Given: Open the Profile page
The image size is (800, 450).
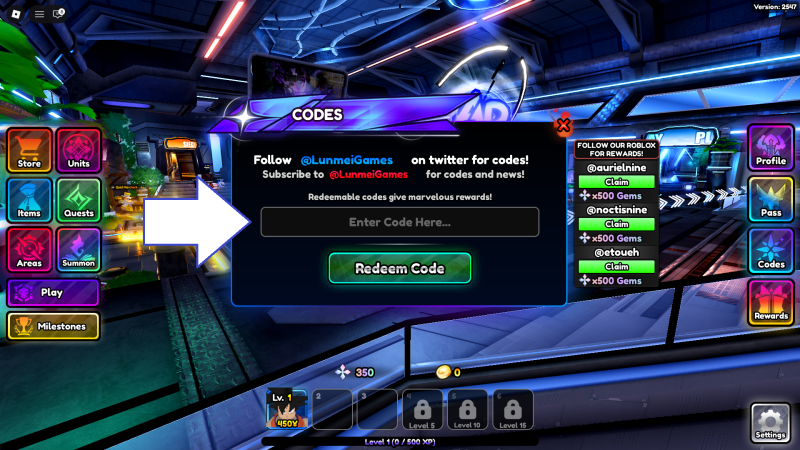Looking at the screenshot, I should (x=771, y=148).
